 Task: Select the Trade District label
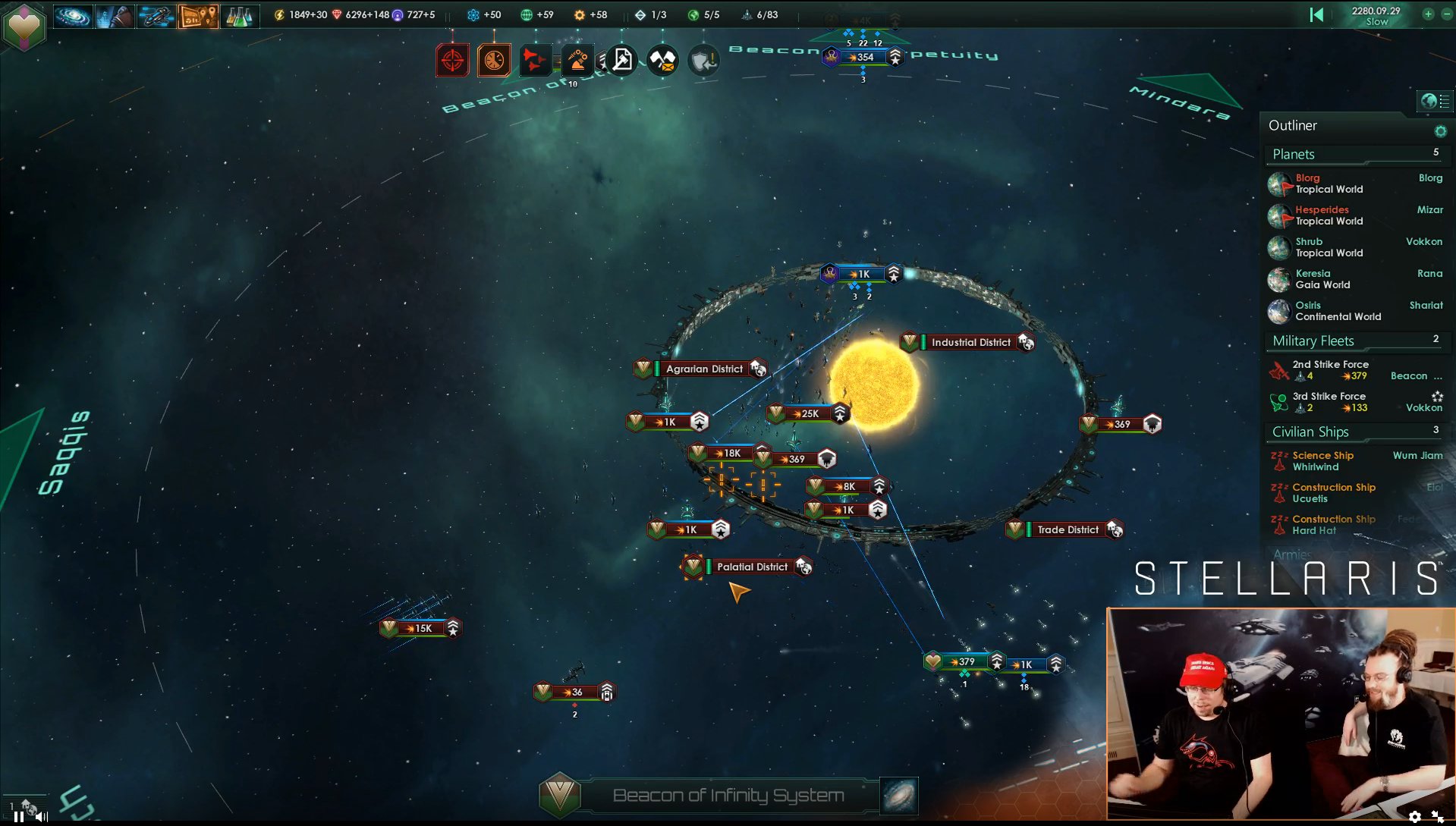pyautogui.click(x=1068, y=529)
